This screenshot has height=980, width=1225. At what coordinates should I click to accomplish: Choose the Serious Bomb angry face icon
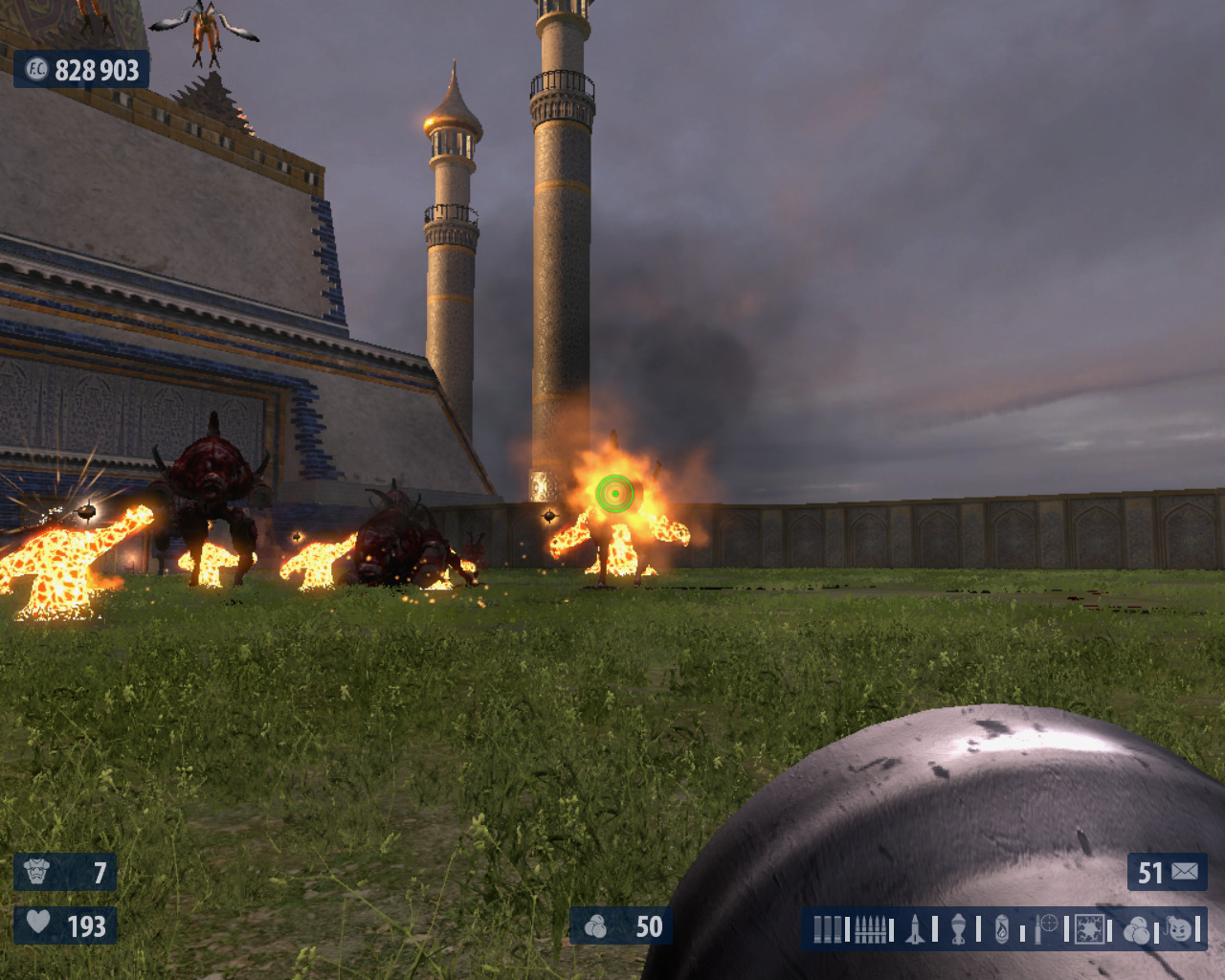pos(1181,929)
